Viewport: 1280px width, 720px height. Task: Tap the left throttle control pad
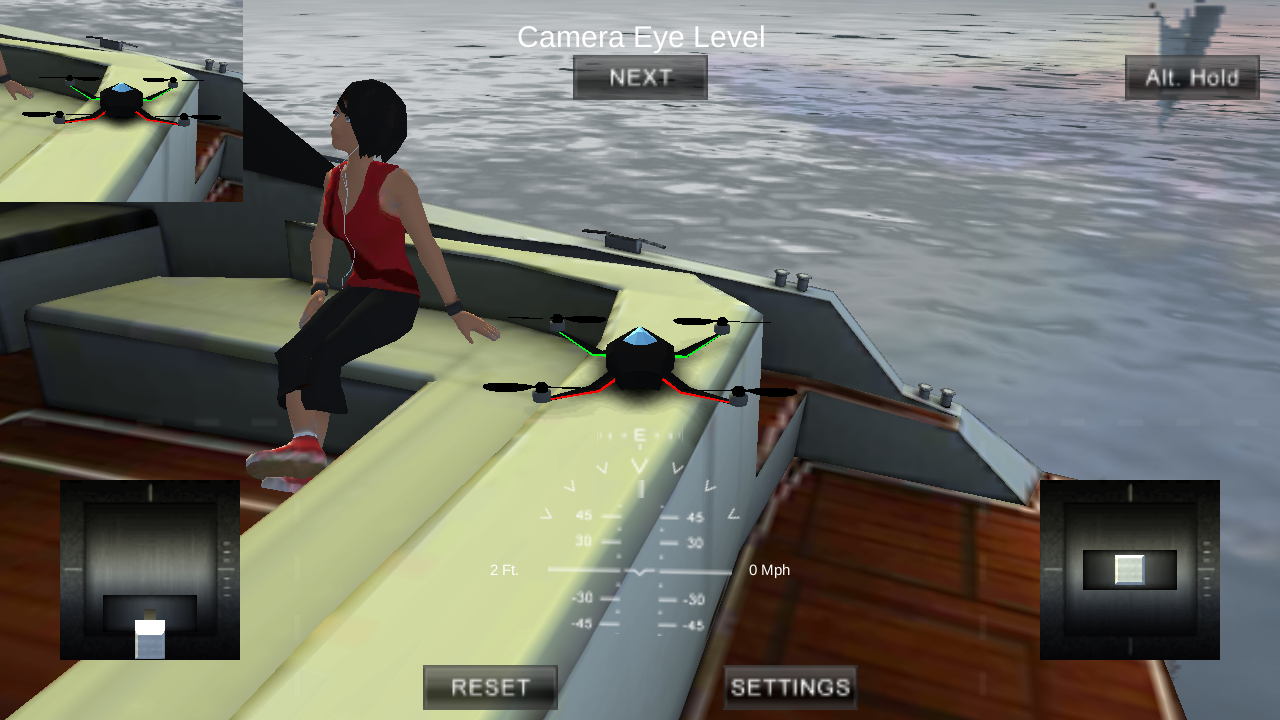tap(149, 569)
